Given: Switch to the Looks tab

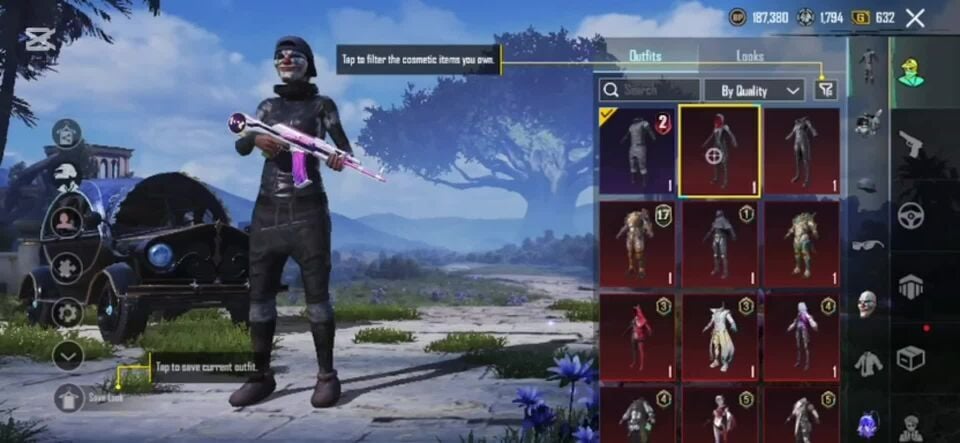Looking at the screenshot, I should (750, 56).
